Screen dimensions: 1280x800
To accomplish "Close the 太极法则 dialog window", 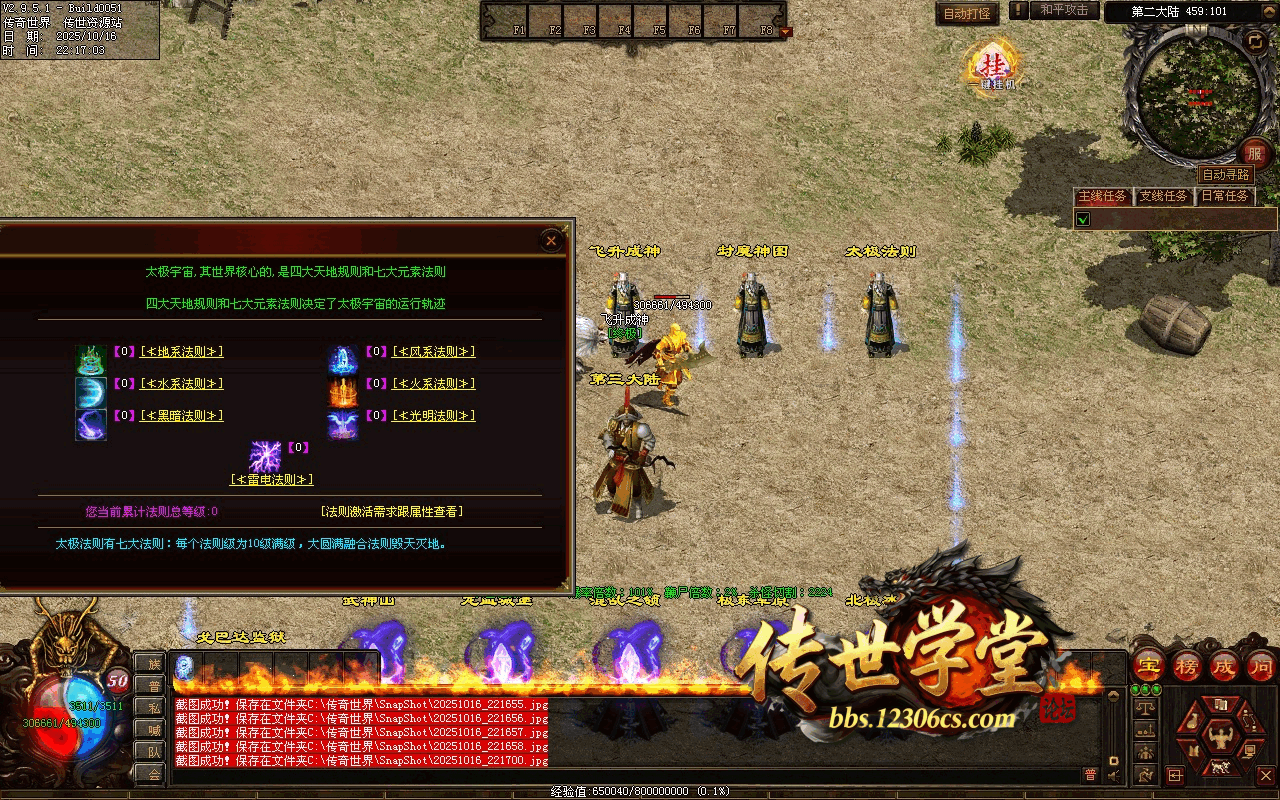I will point(551,240).
